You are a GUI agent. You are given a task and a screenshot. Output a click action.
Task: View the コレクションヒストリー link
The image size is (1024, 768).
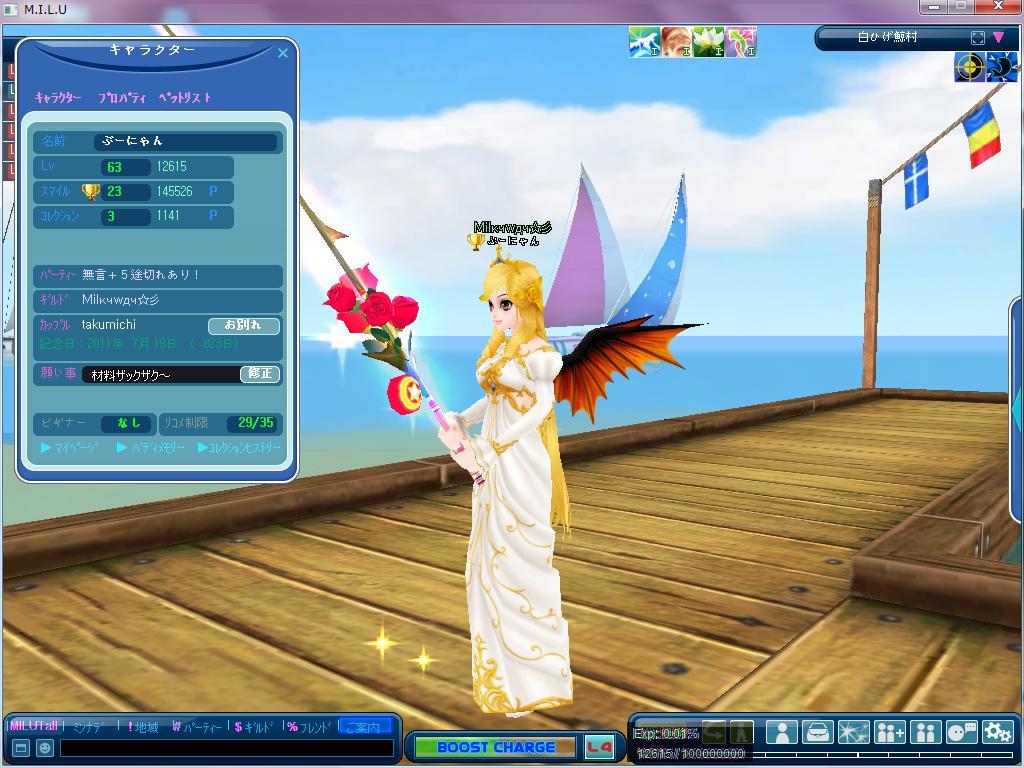(240, 448)
